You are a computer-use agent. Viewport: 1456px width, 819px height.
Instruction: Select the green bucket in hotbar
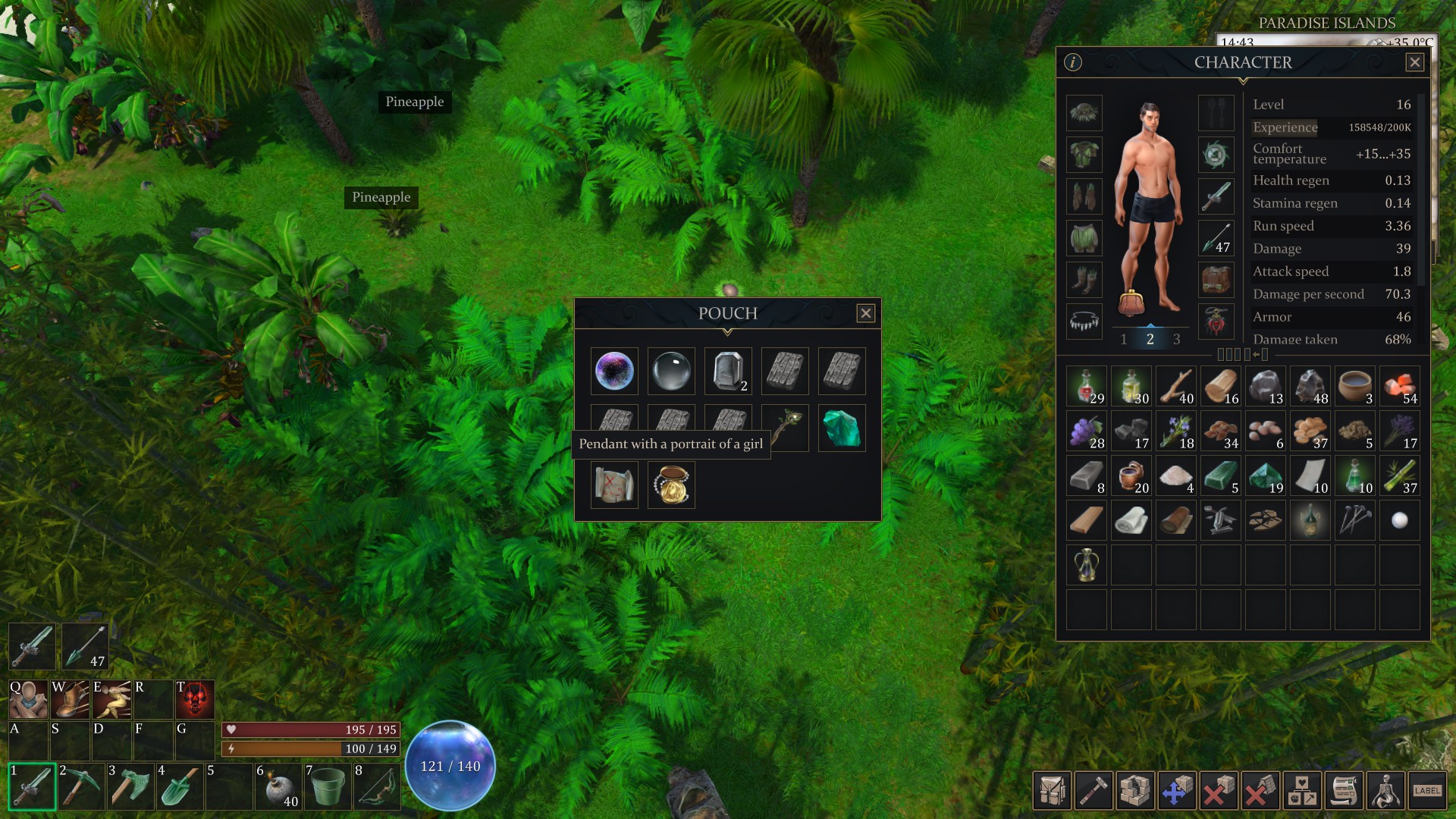point(328,786)
